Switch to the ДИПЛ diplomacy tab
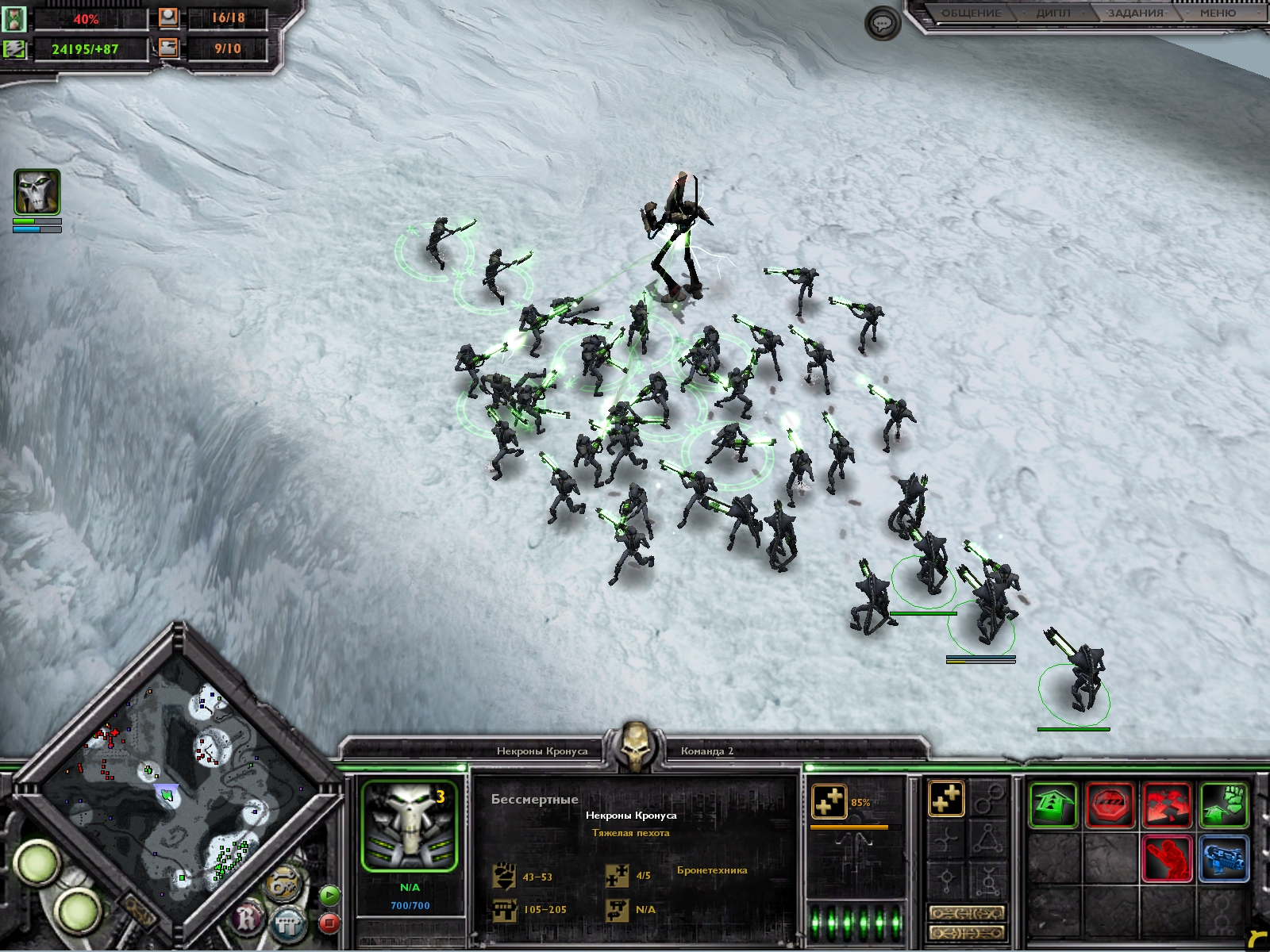The image size is (1270, 952). (1053, 13)
